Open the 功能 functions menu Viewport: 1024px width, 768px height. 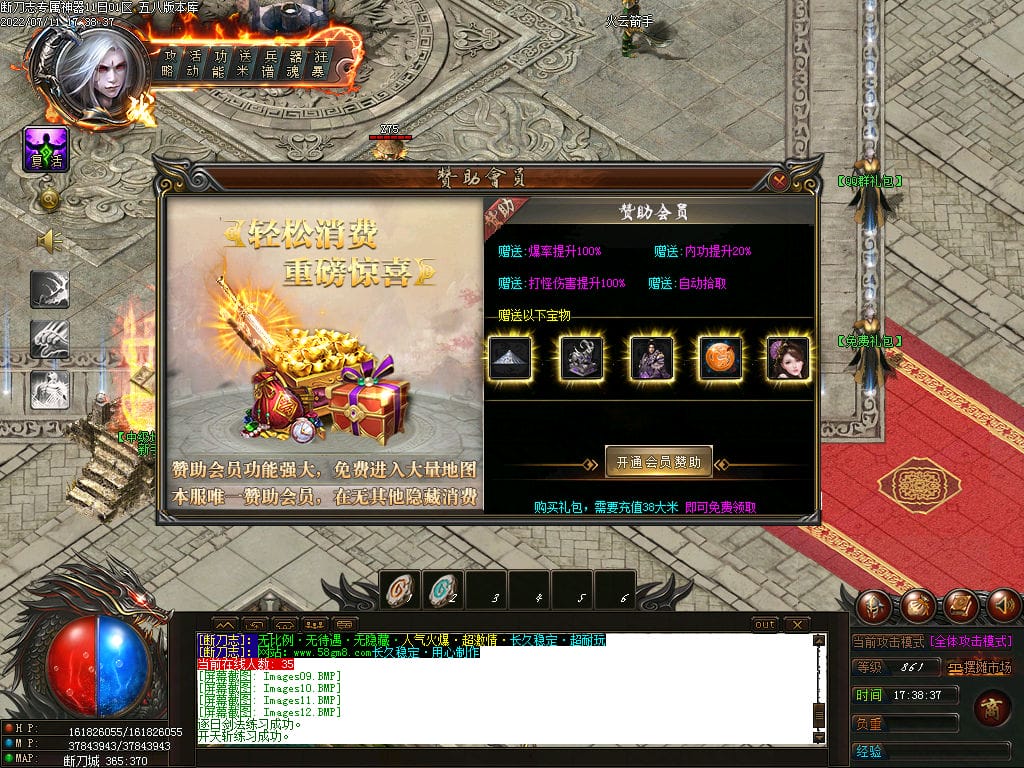click(x=219, y=63)
